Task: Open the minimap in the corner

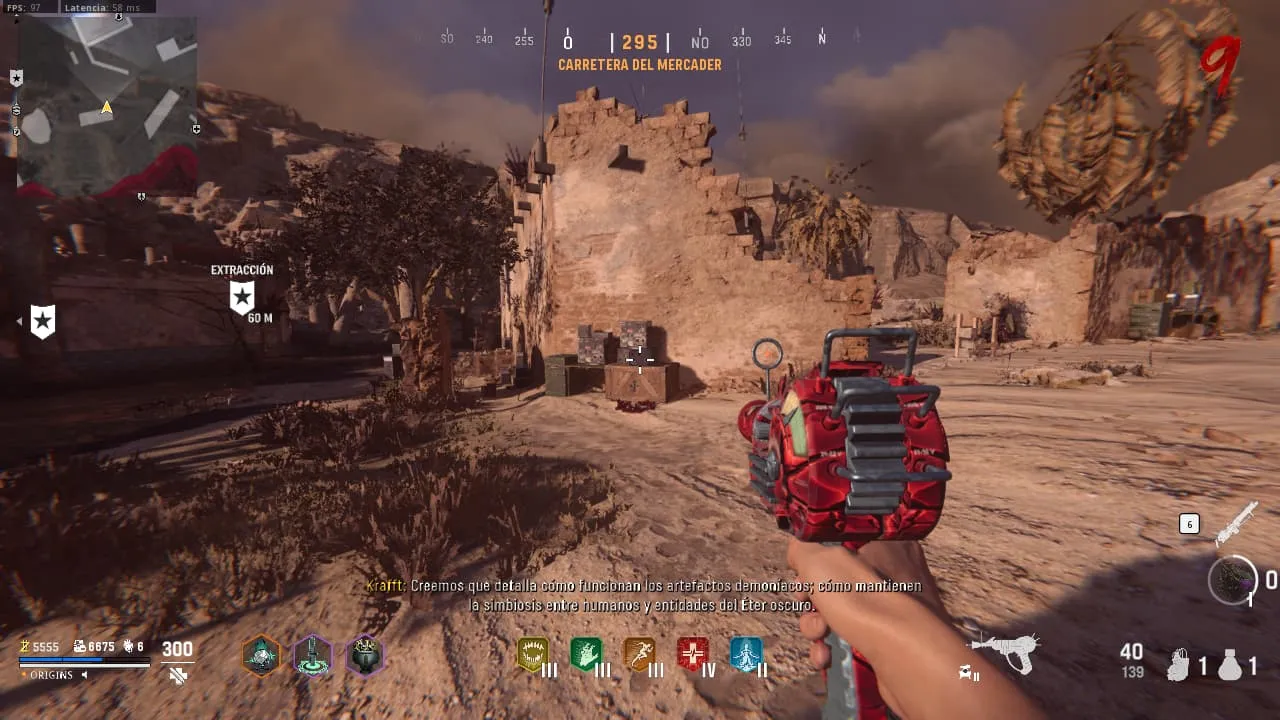Action: tap(107, 105)
